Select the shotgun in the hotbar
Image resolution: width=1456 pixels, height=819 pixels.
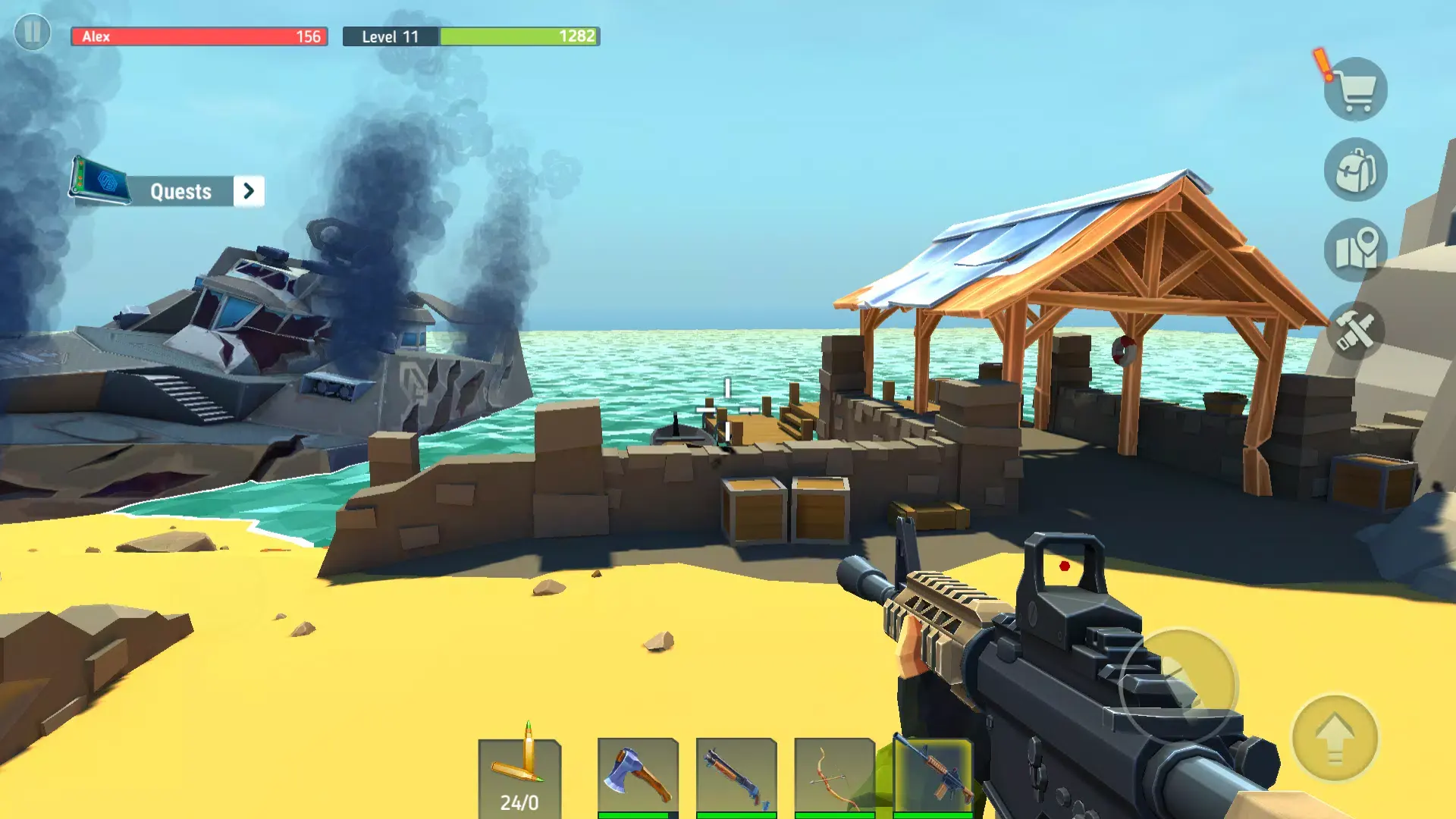(x=734, y=772)
